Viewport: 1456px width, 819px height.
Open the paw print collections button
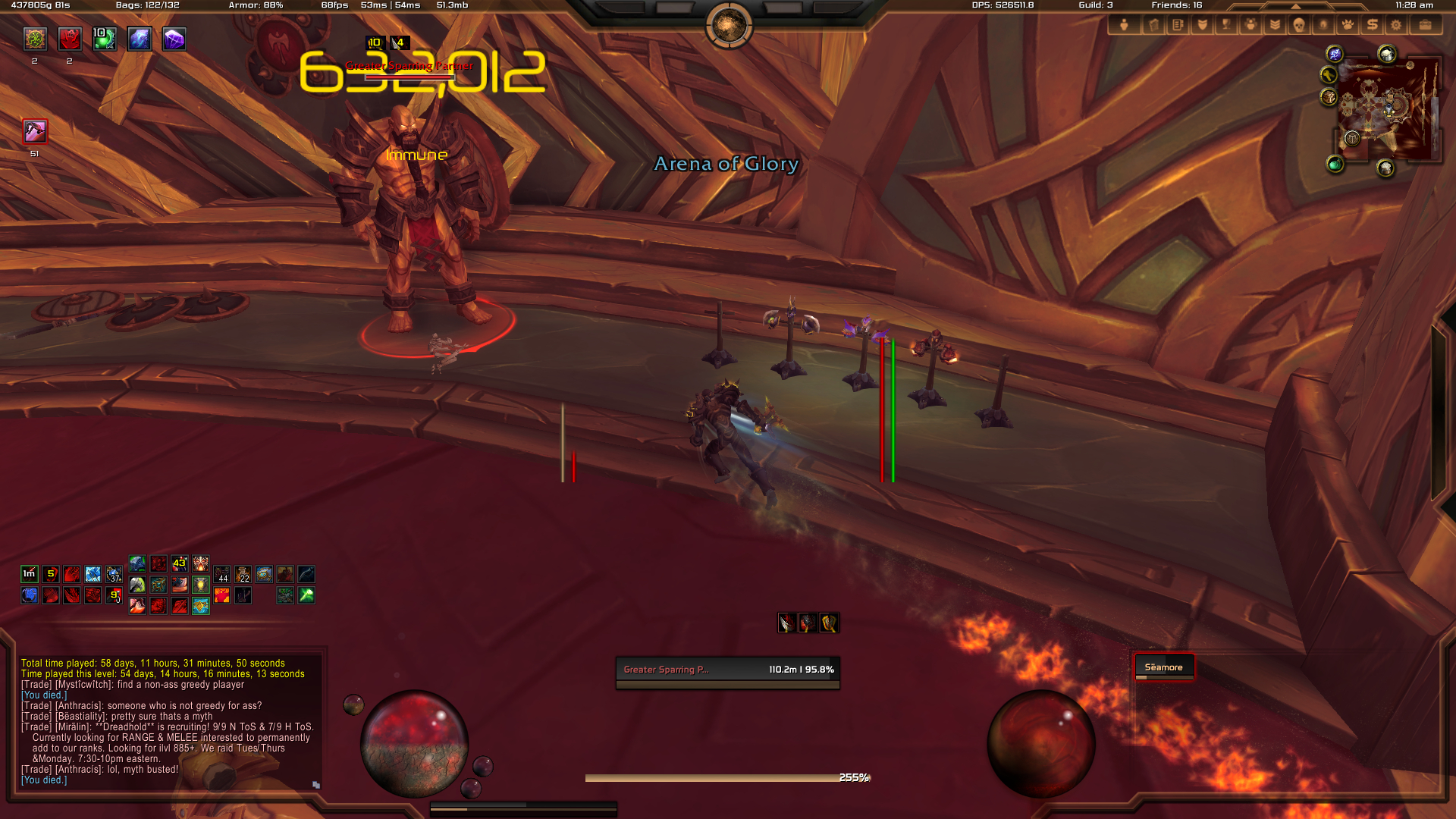(1348, 25)
